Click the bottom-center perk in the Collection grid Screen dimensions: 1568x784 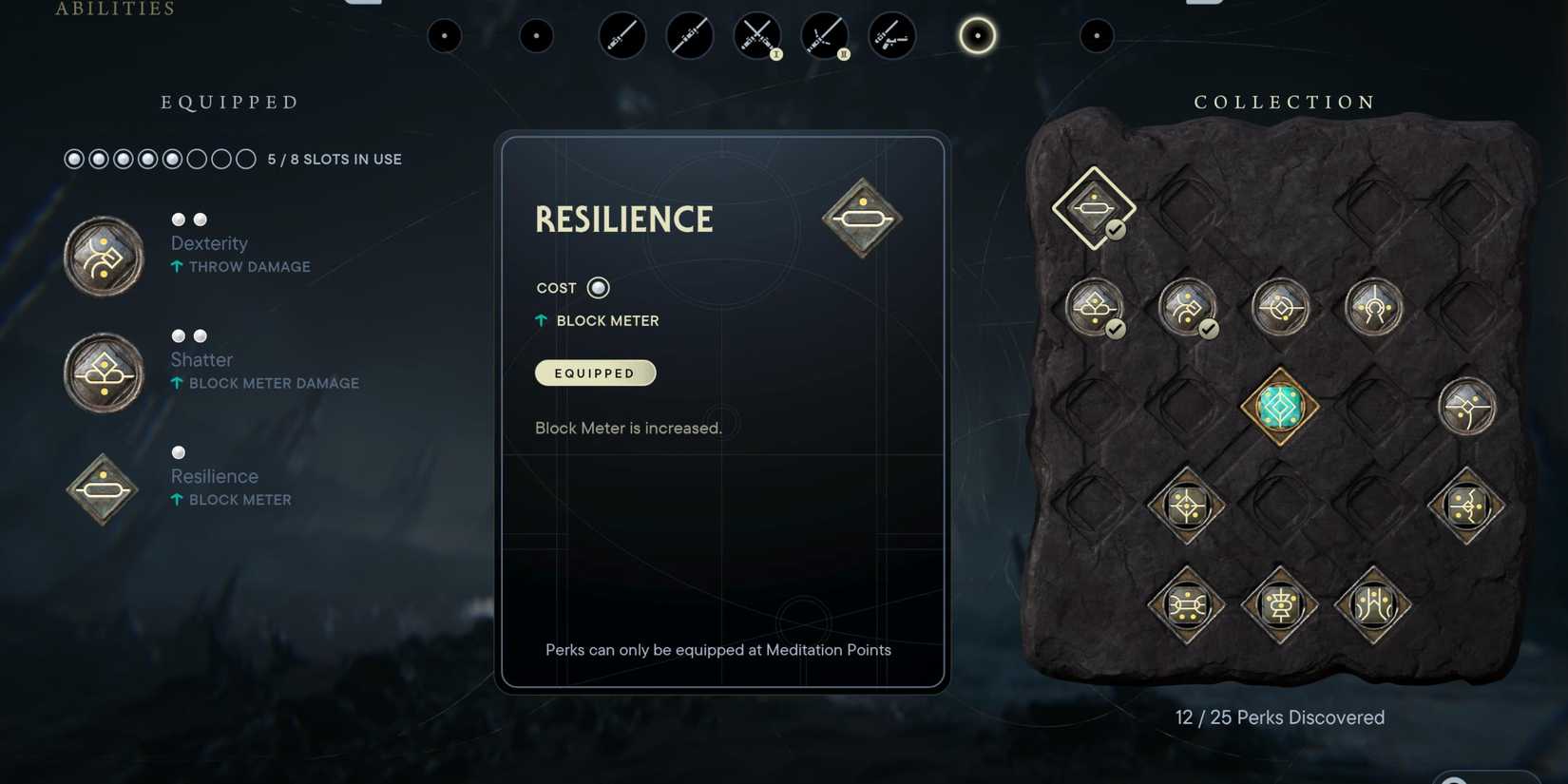tap(1279, 606)
